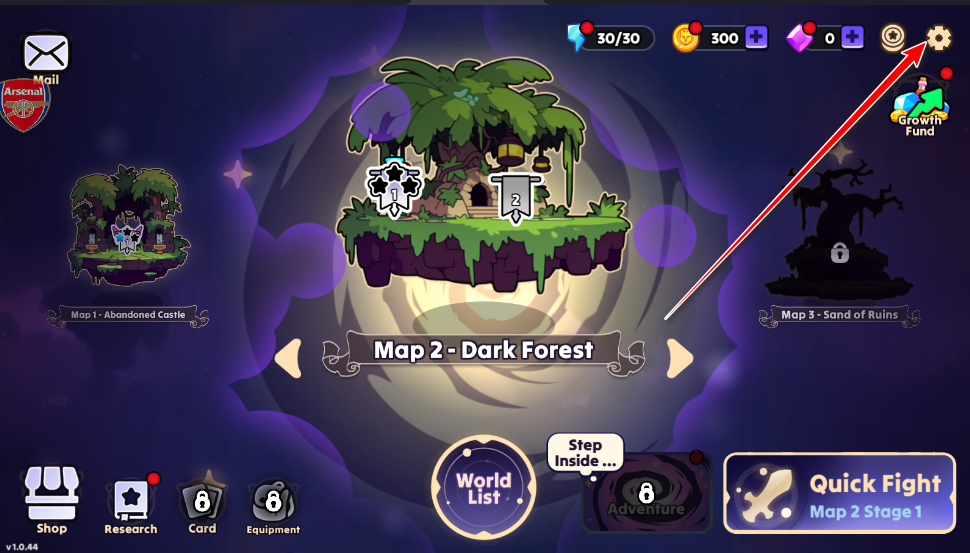Image resolution: width=970 pixels, height=553 pixels.
Task: Go to the next map with right arrow
Action: pos(680,358)
